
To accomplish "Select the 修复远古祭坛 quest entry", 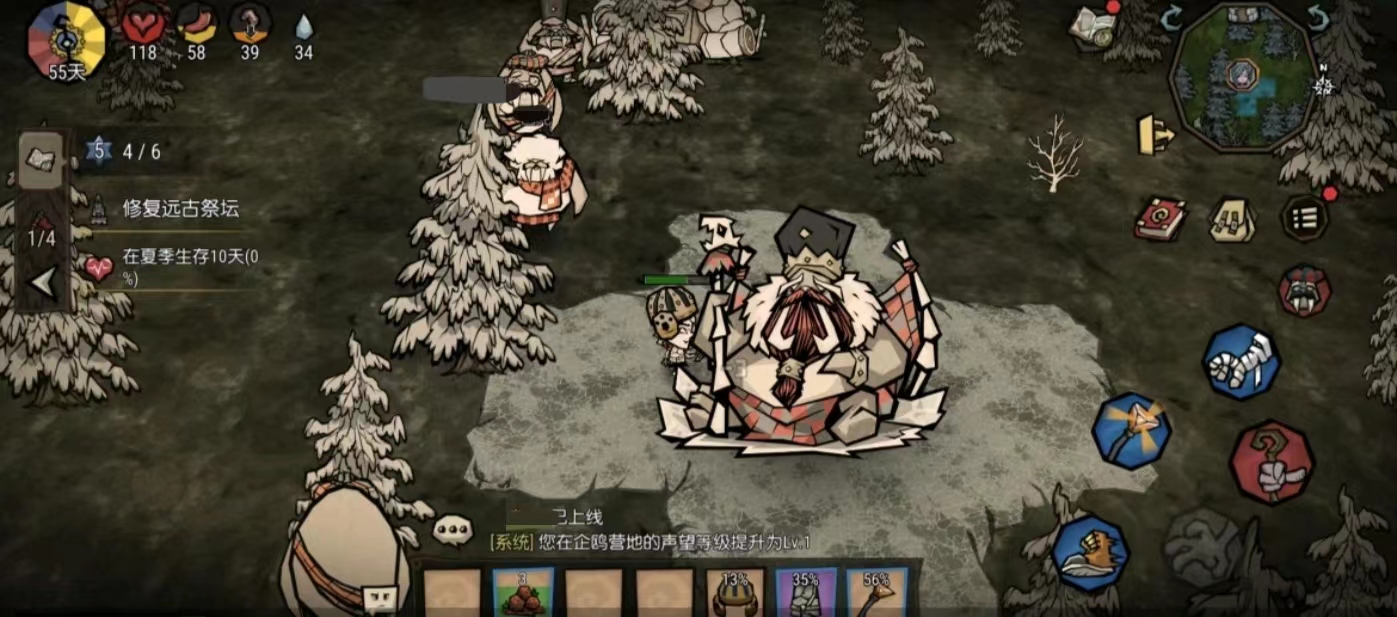I will pyautogui.click(x=180, y=209).
